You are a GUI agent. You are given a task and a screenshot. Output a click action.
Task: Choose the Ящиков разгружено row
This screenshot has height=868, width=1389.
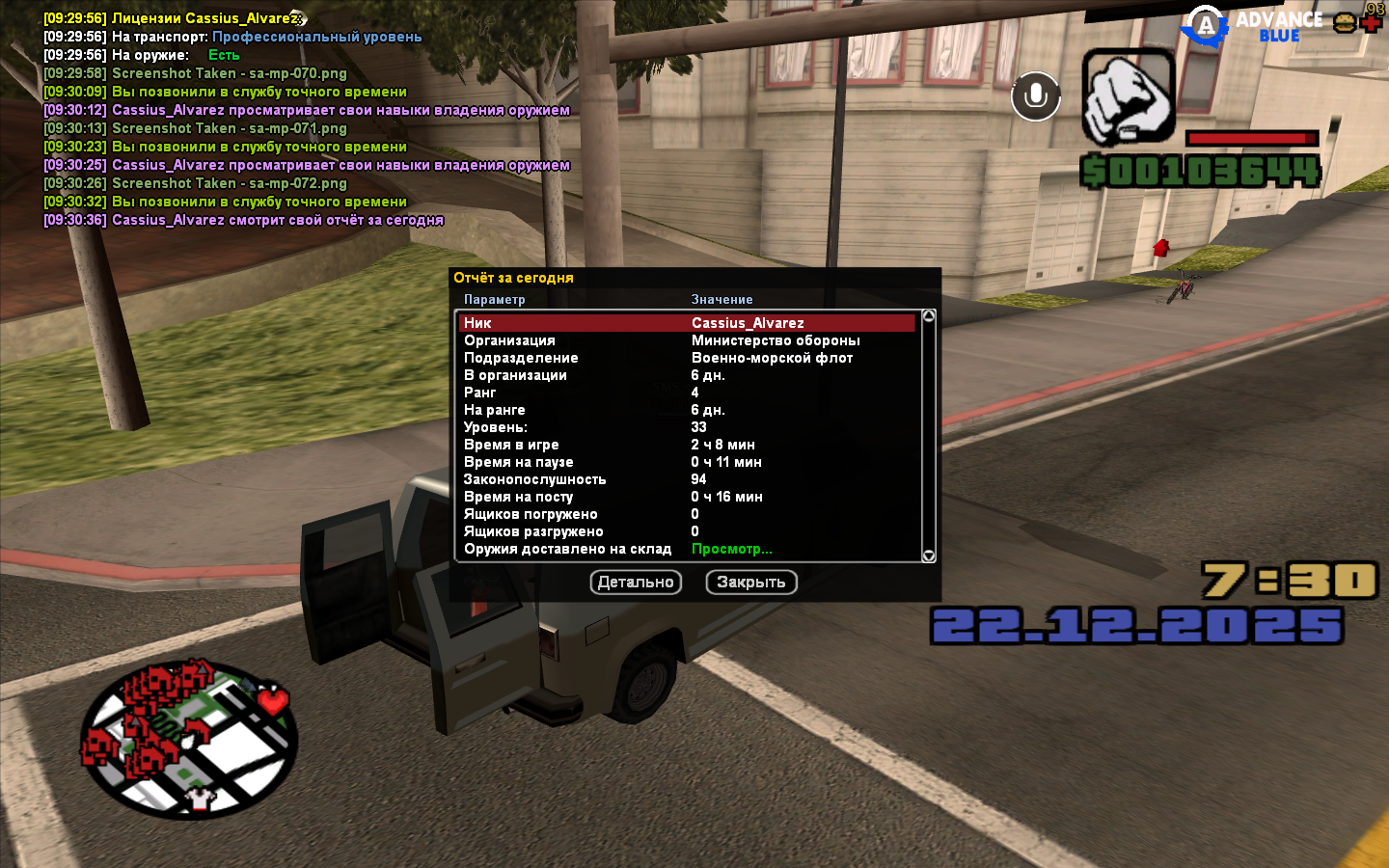pos(687,531)
